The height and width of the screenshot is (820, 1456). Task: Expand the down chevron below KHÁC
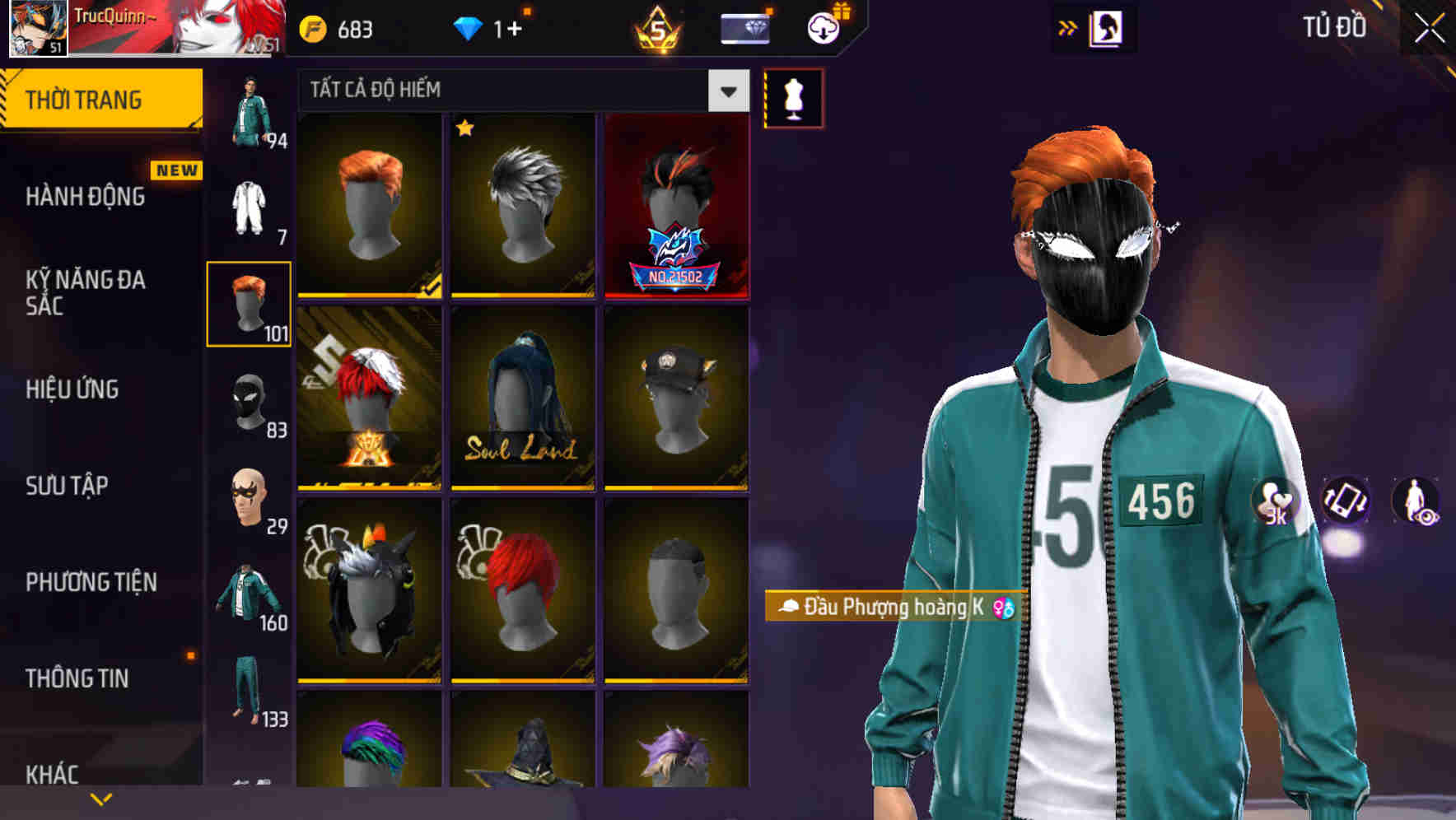click(100, 798)
